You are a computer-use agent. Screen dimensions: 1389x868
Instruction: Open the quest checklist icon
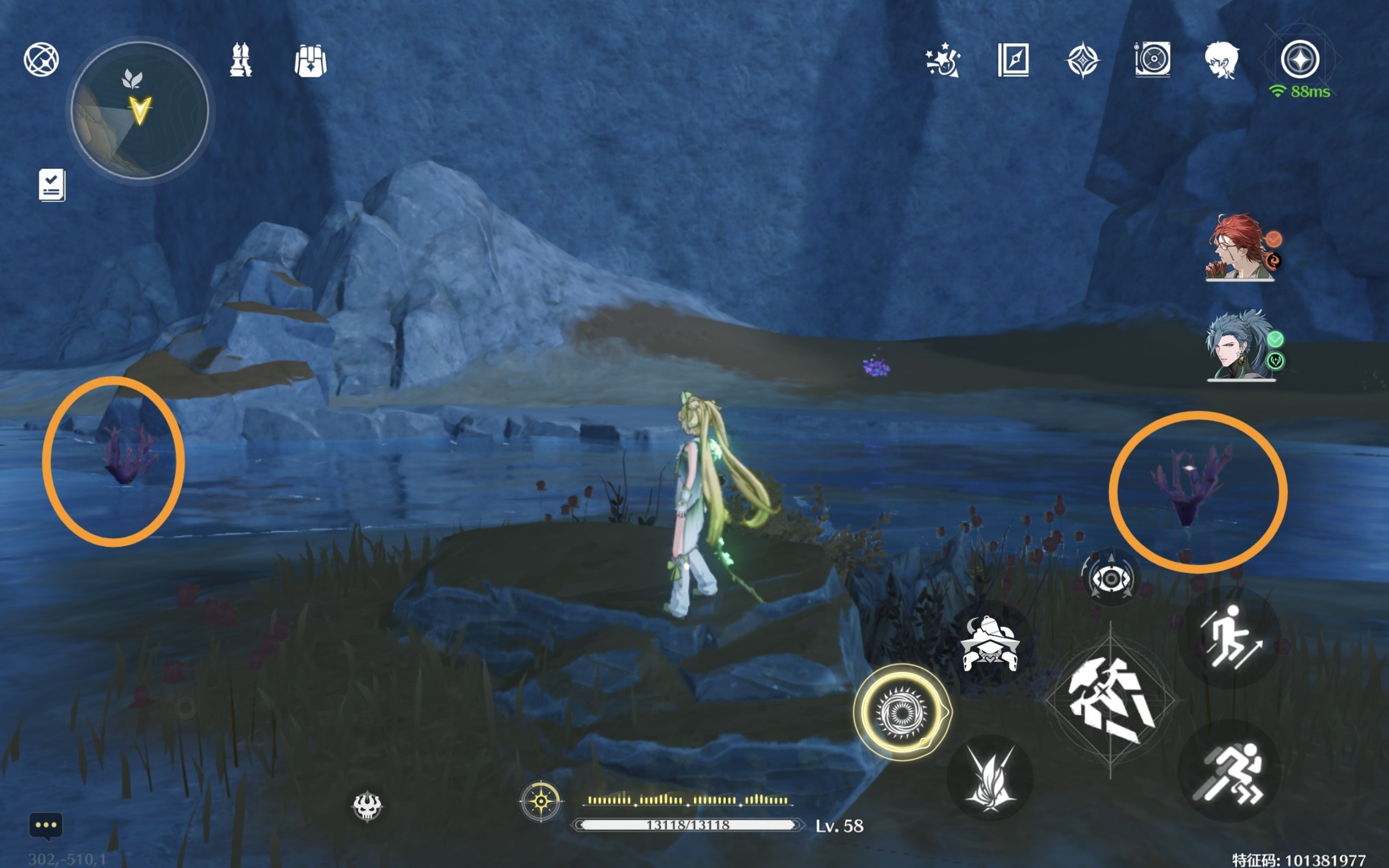(52, 185)
